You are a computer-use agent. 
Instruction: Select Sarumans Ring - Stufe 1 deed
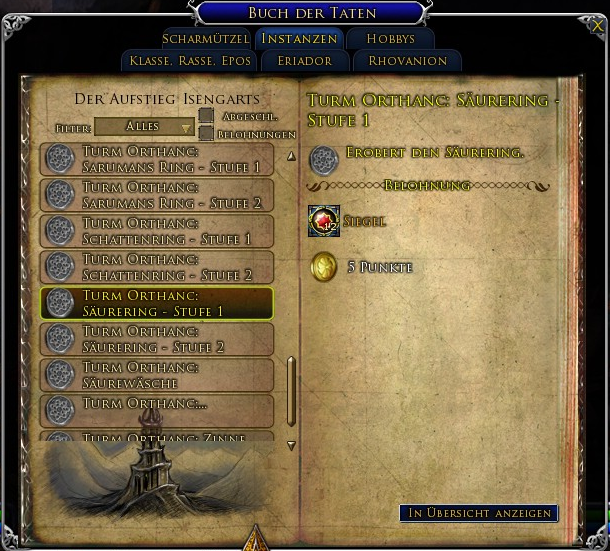coord(157,159)
